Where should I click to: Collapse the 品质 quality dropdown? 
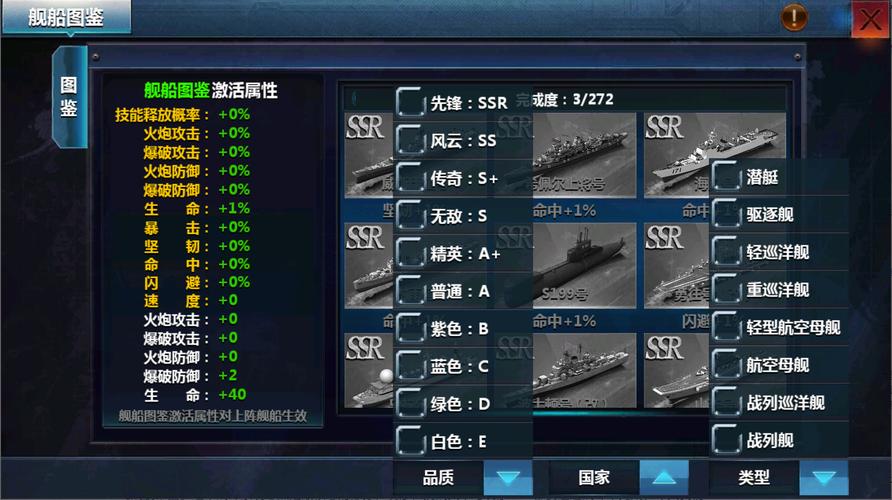tap(508, 478)
